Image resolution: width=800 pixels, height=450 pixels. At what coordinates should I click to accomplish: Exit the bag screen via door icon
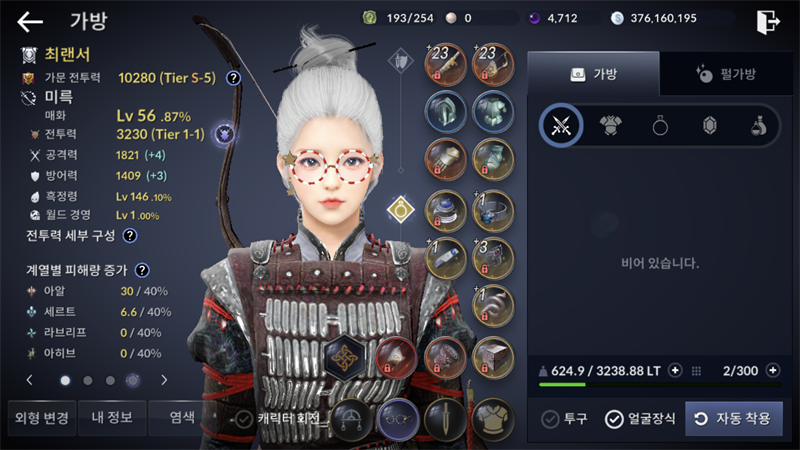pyautogui.click(x=768, y=21)
